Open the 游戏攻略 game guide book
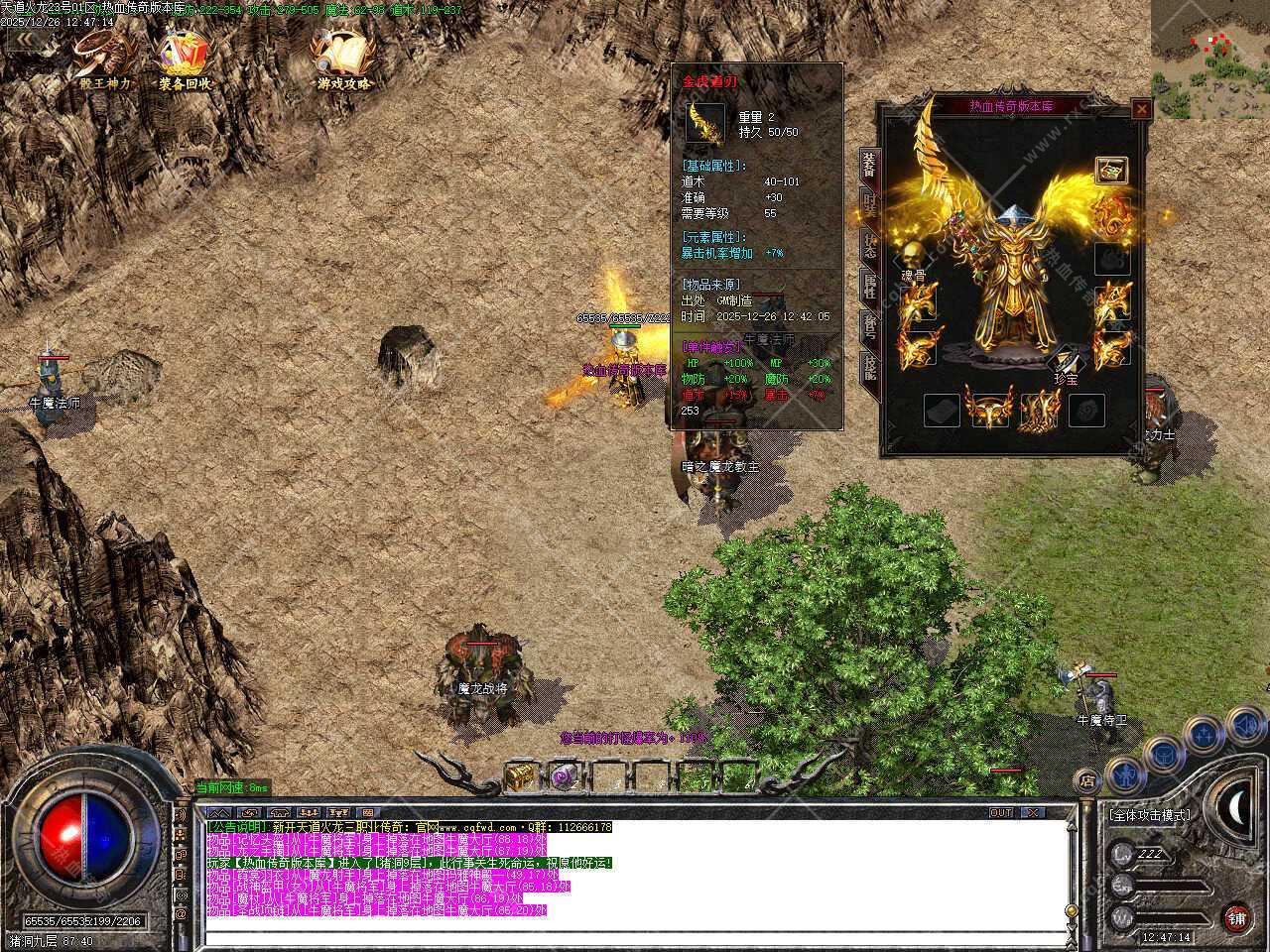This screenshot has height=952, width=1270. coord(343,58)
